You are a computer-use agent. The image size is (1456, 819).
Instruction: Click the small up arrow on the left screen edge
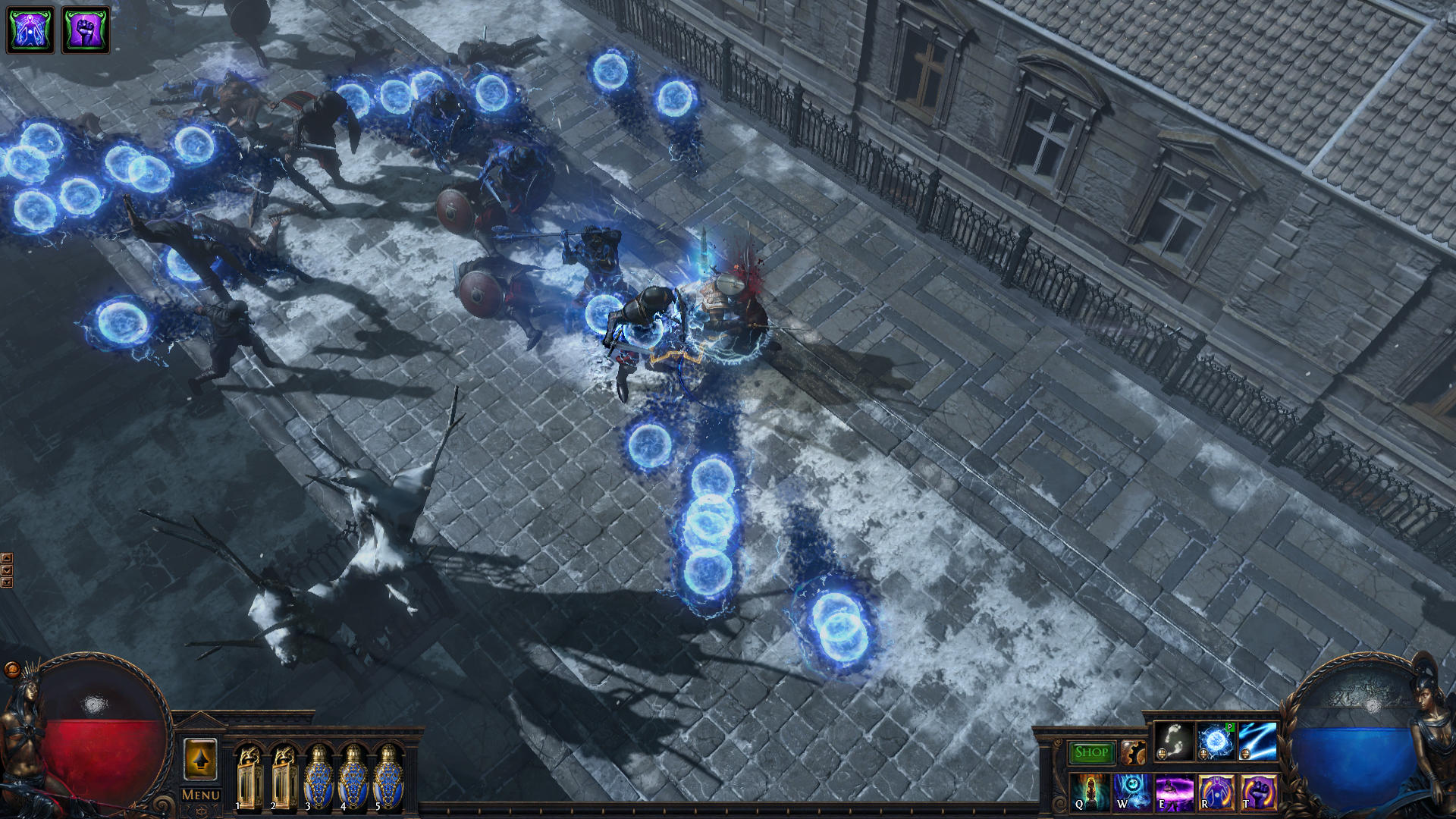coord(7,559)
